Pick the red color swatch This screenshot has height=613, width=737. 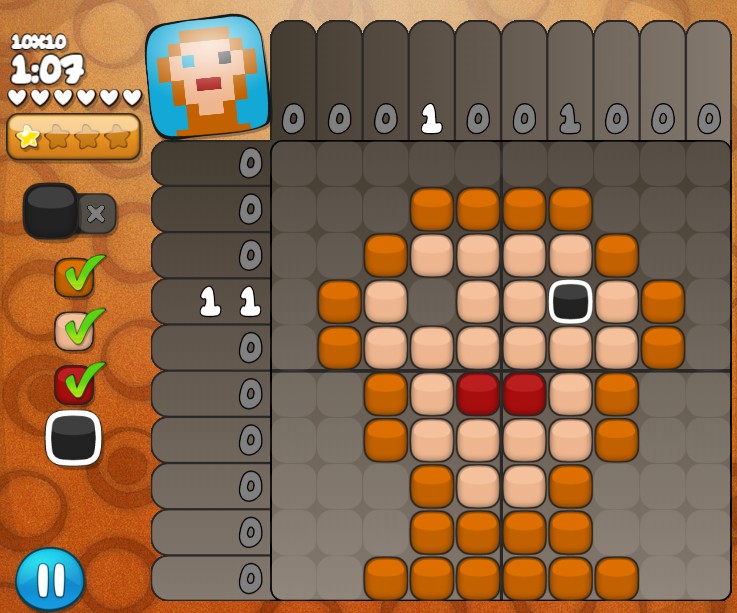click(74, 385)
